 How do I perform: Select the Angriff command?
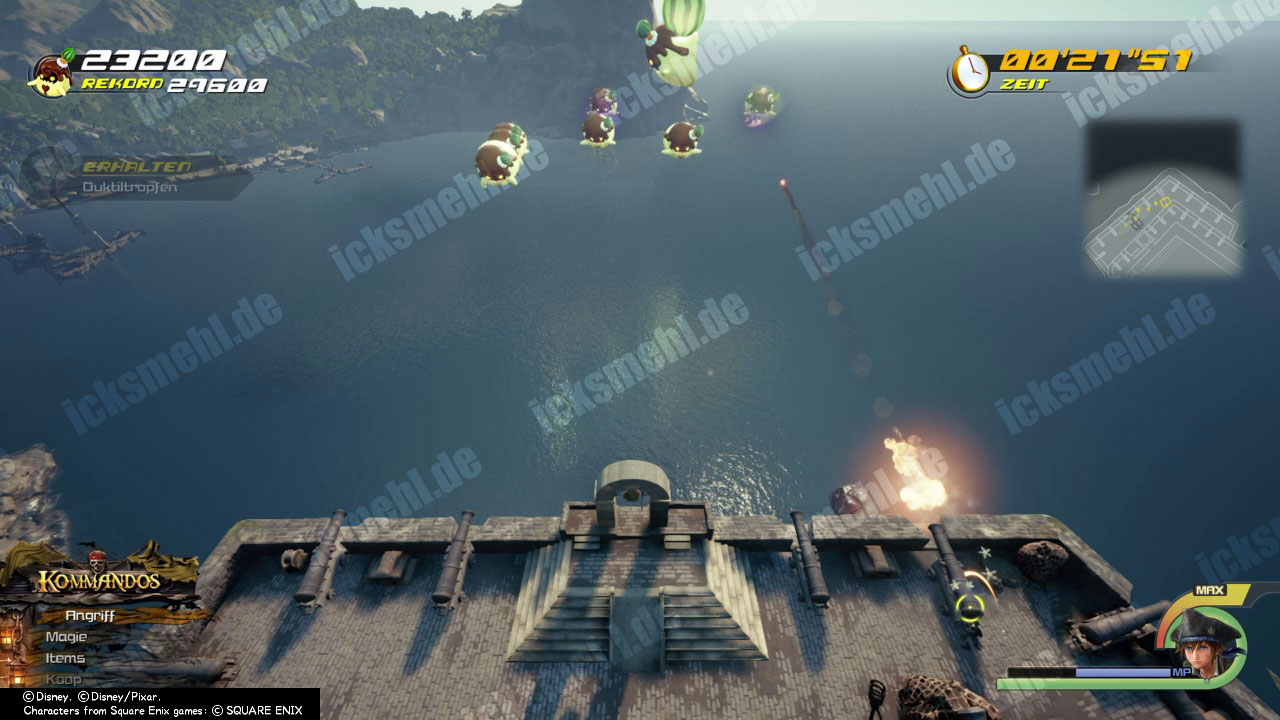tap(90, 615)
